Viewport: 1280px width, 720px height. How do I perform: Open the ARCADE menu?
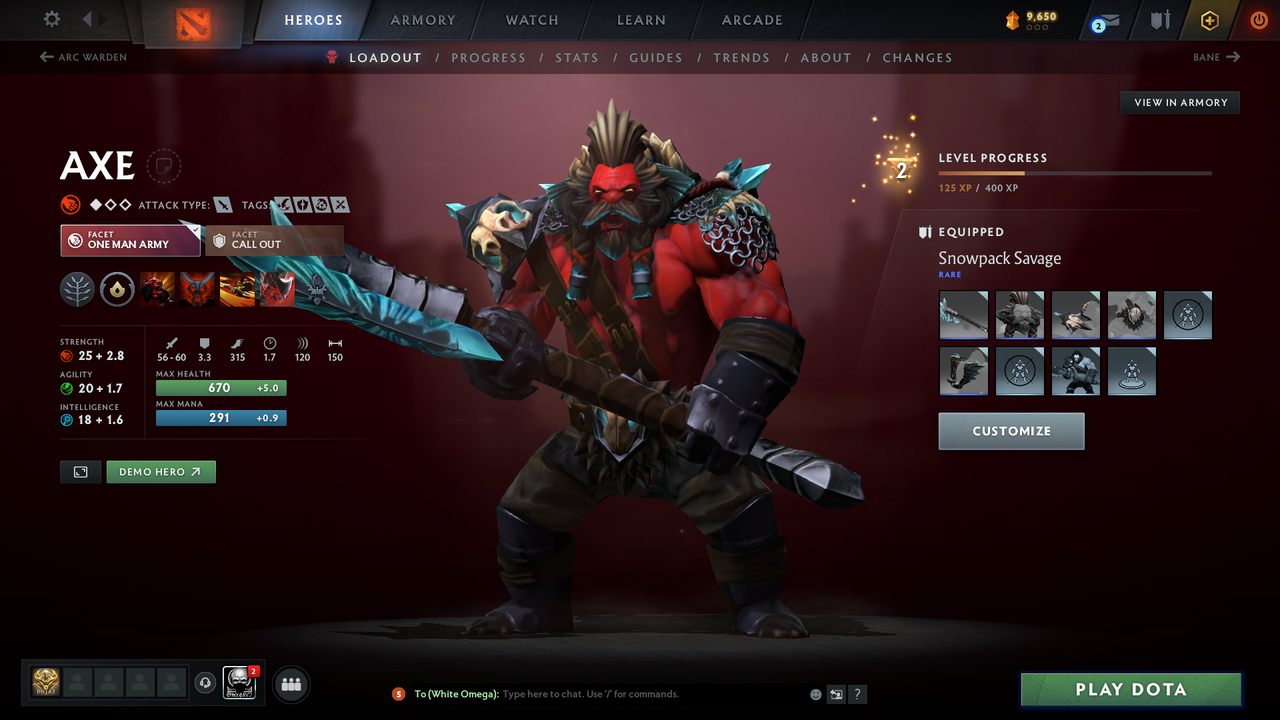click(x=751, y=20)
